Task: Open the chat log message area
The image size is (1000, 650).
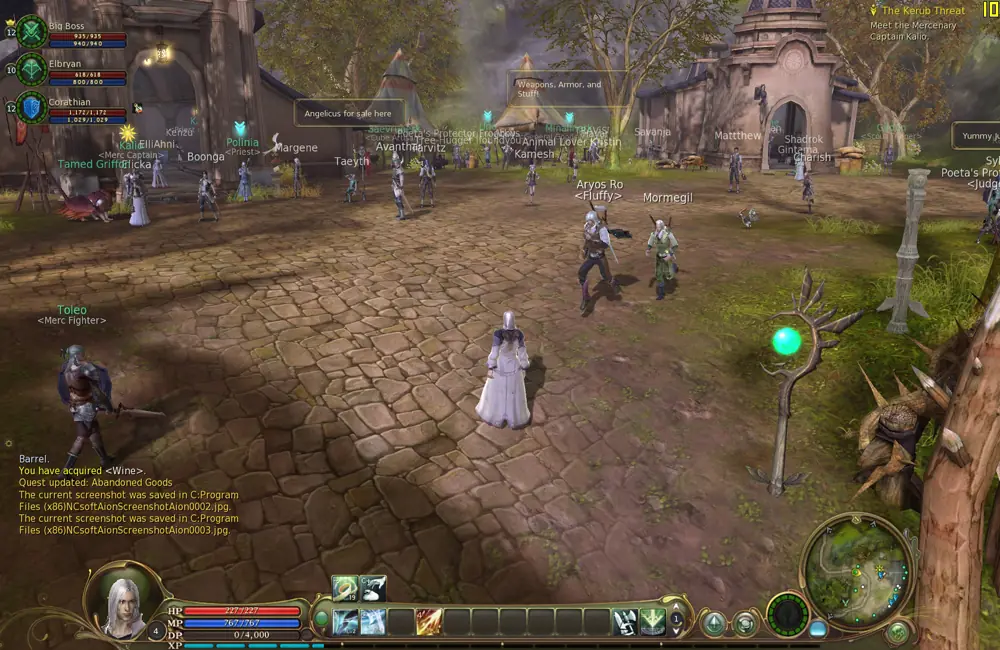Action: coord(128,494)
